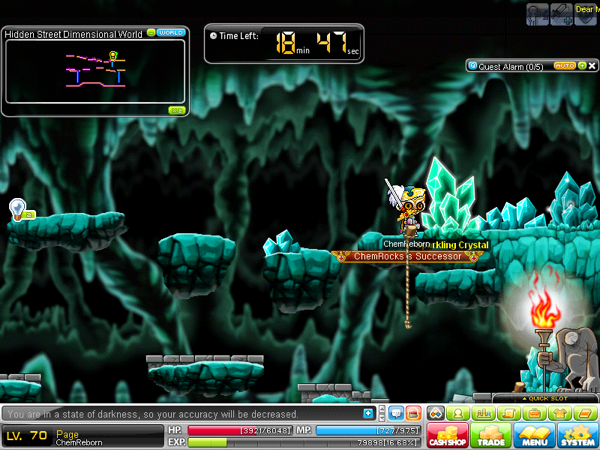Open the System menu
Viewport: 600px width, 450px height.
tap(576, 437)
